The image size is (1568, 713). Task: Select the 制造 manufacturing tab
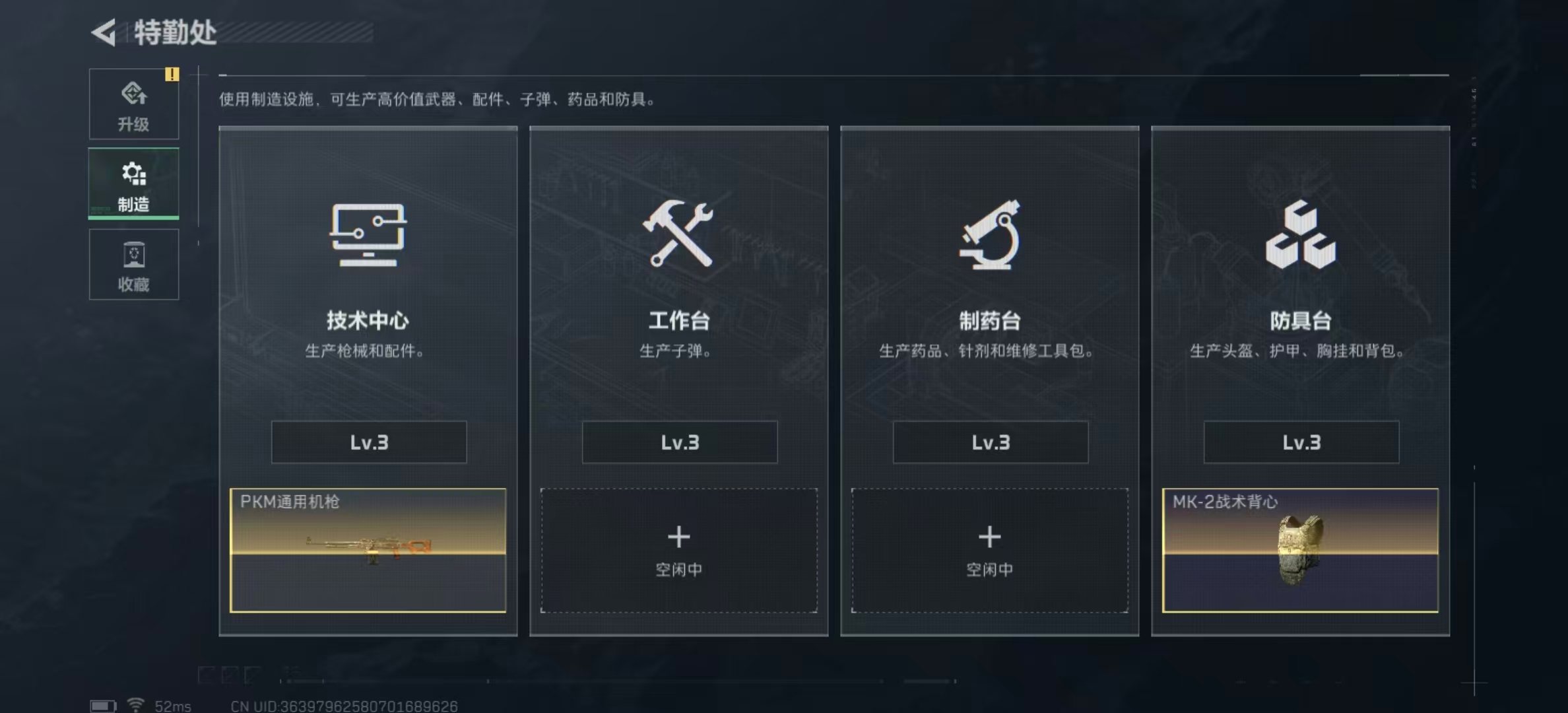point(134,184)
